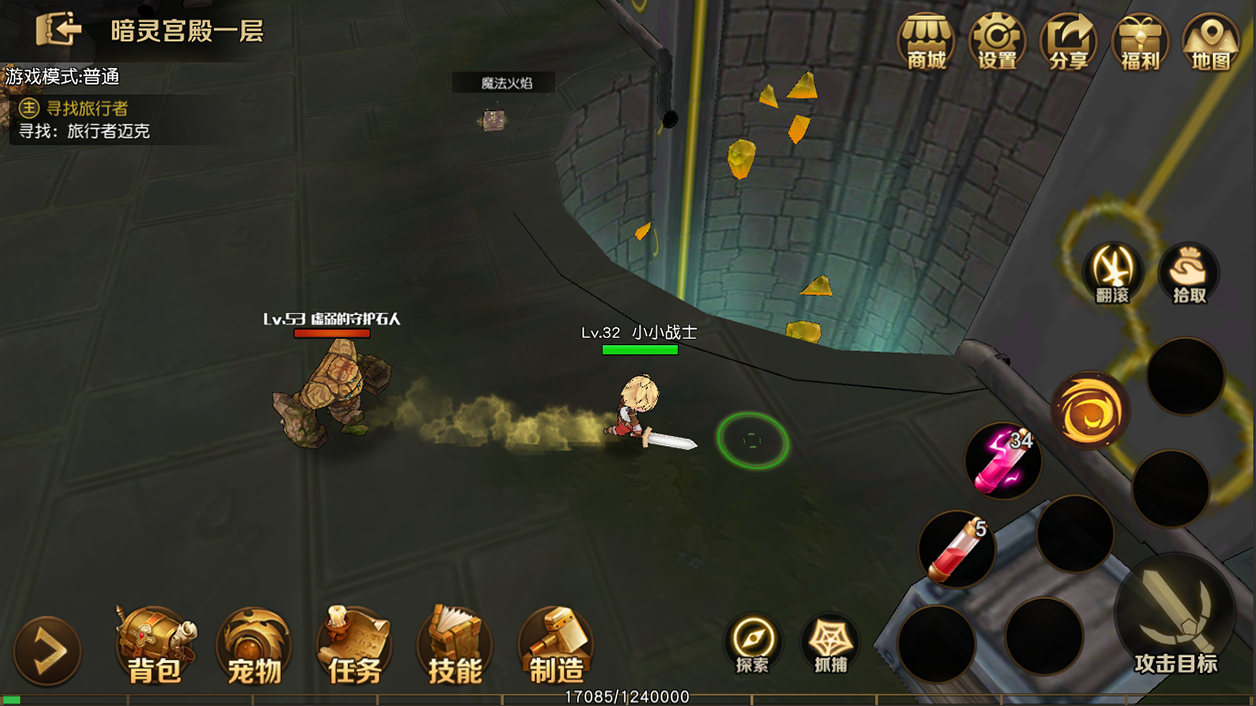1256x706 pixels.
Task: Collapse the bottom menu with arrow button
Action: pyautogui.click(x=46, y=651)
